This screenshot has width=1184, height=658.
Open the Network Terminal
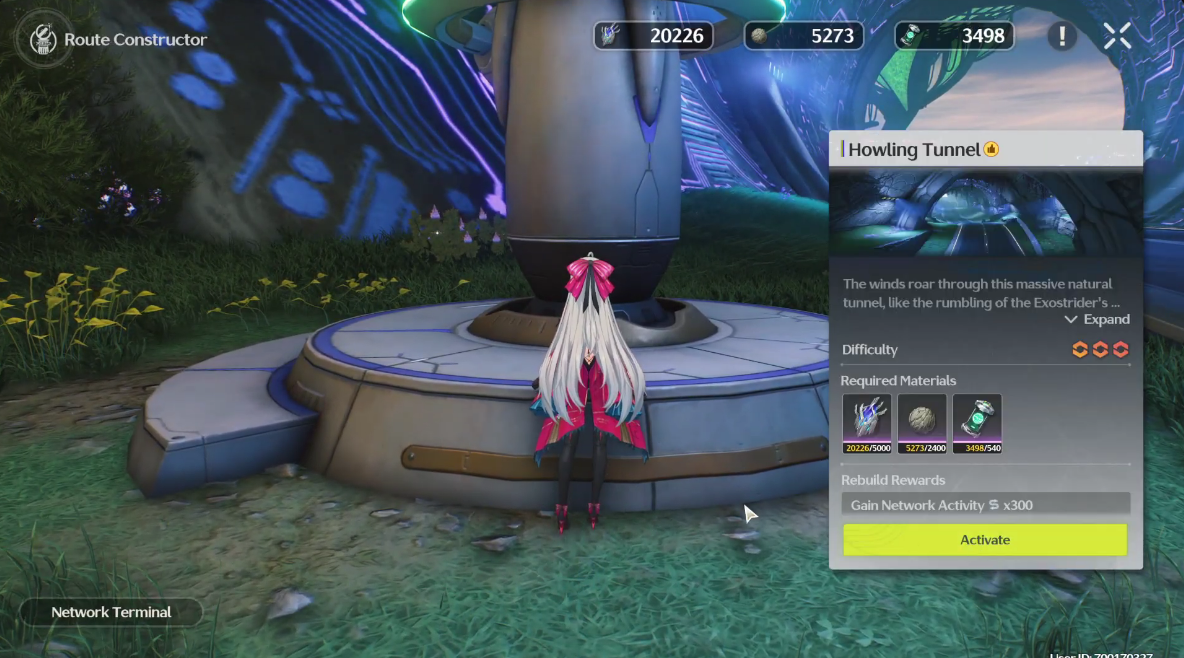[x=111, y=612]
